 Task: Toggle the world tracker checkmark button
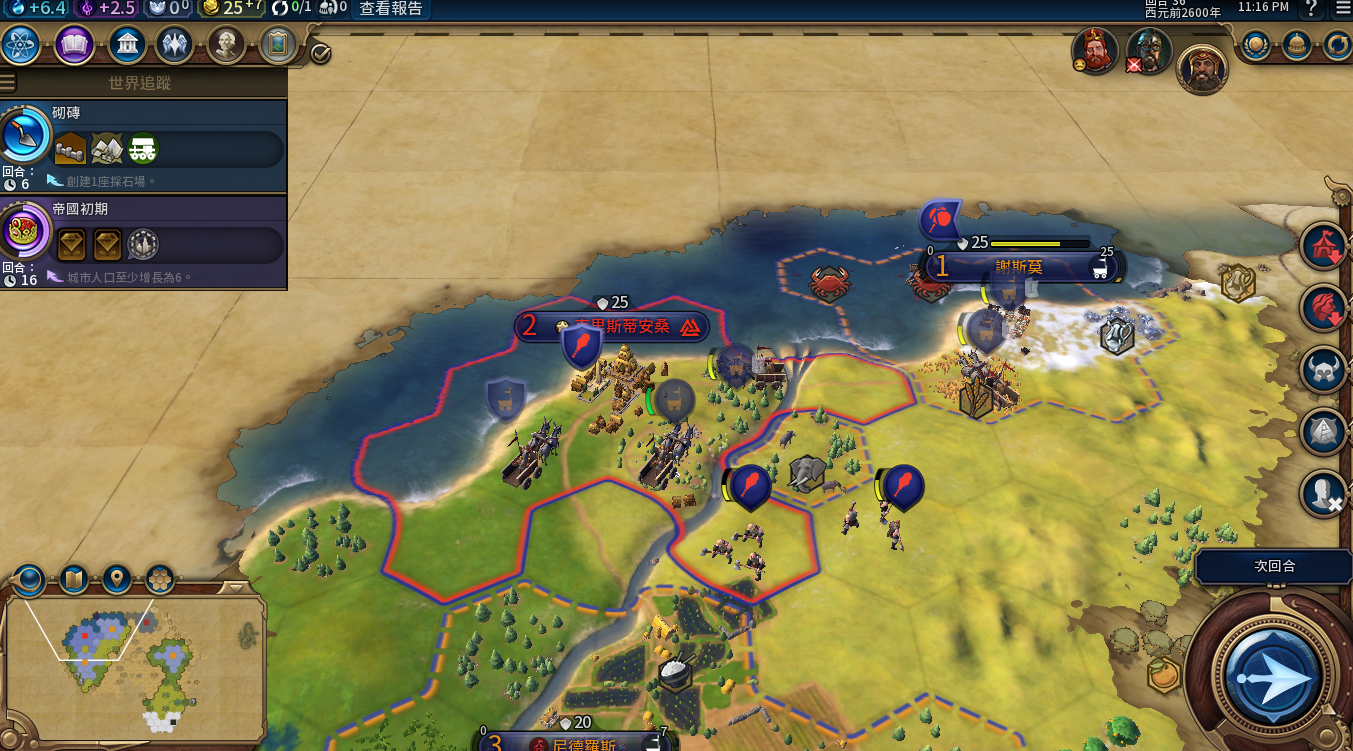pyautogui.click(x=320, y=53)
